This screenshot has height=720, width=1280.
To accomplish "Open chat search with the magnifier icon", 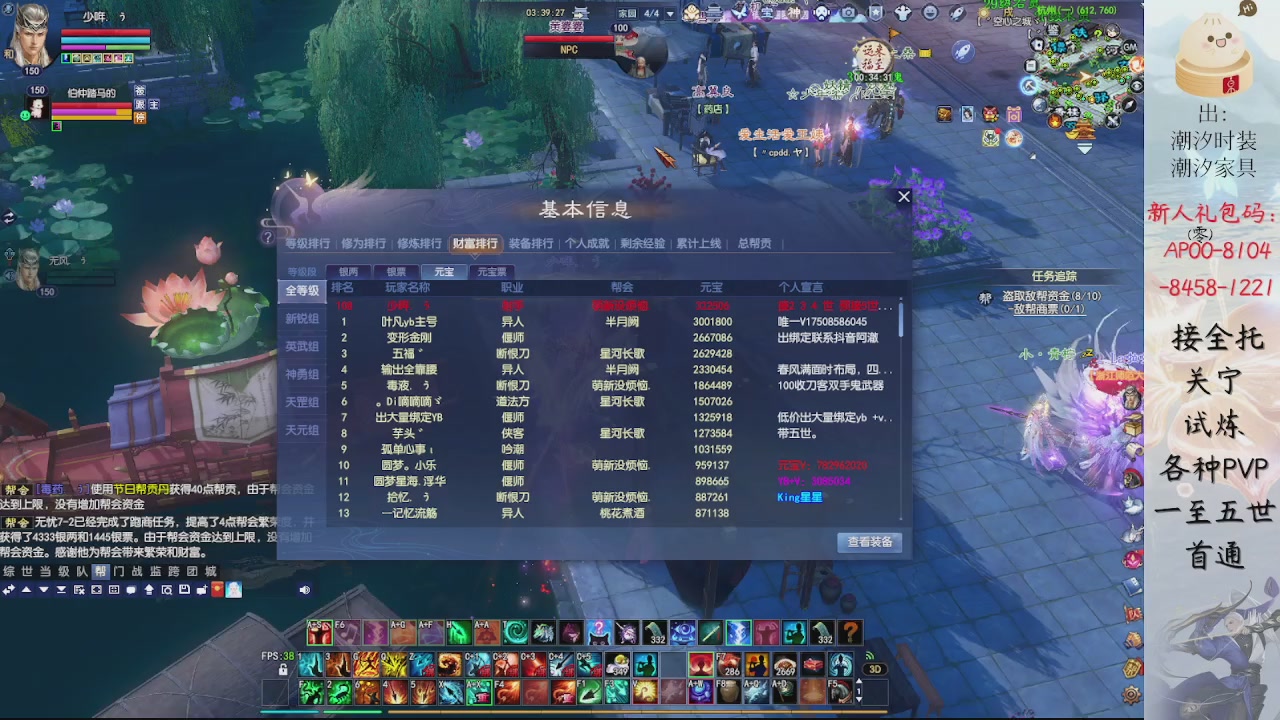I will [x=168, y=589].
